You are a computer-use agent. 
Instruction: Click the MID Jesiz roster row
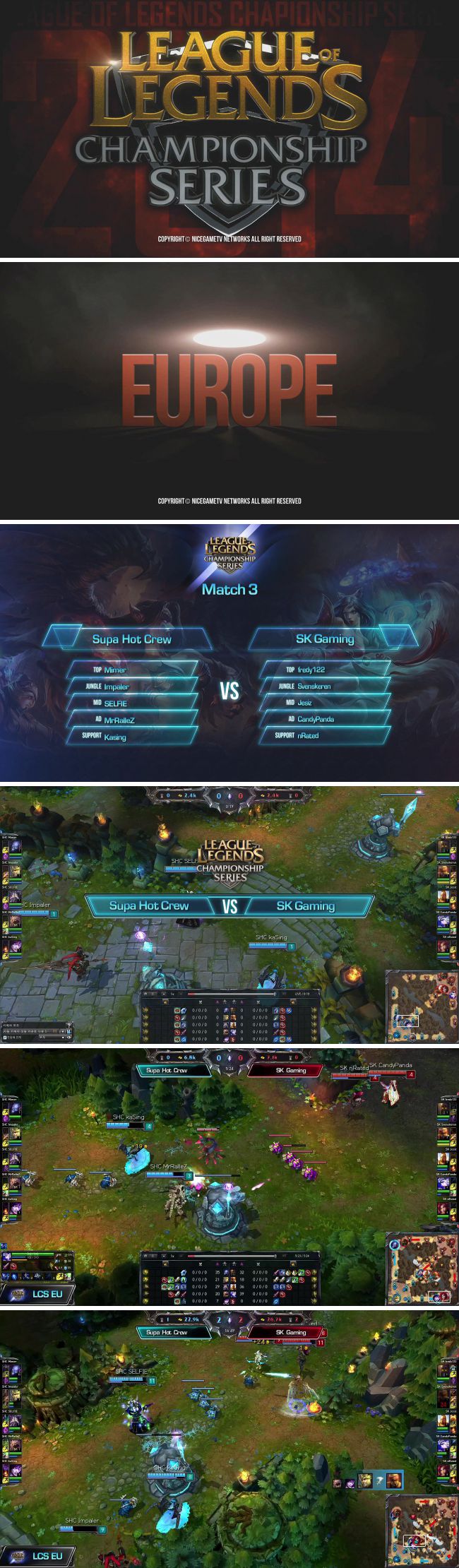326,702
